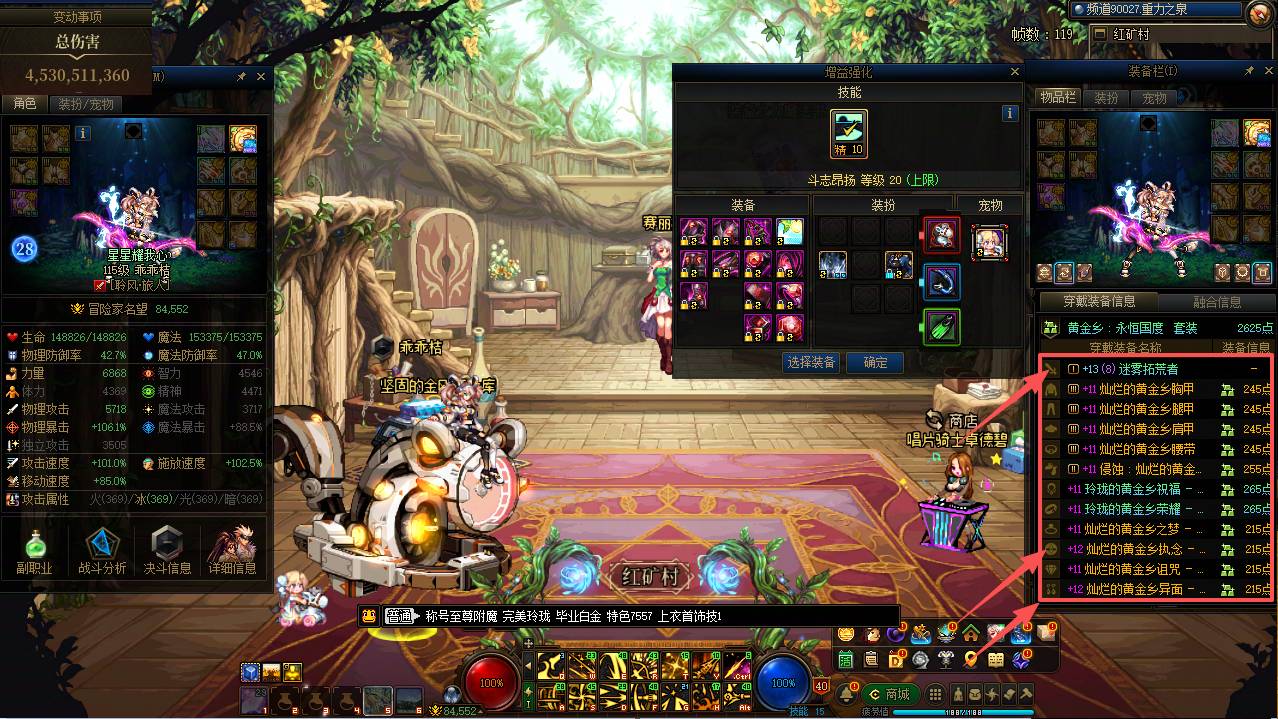1278x719 pixels.
Task: Close the 装备栏 equipment panel
Action: pos(1267,72)
